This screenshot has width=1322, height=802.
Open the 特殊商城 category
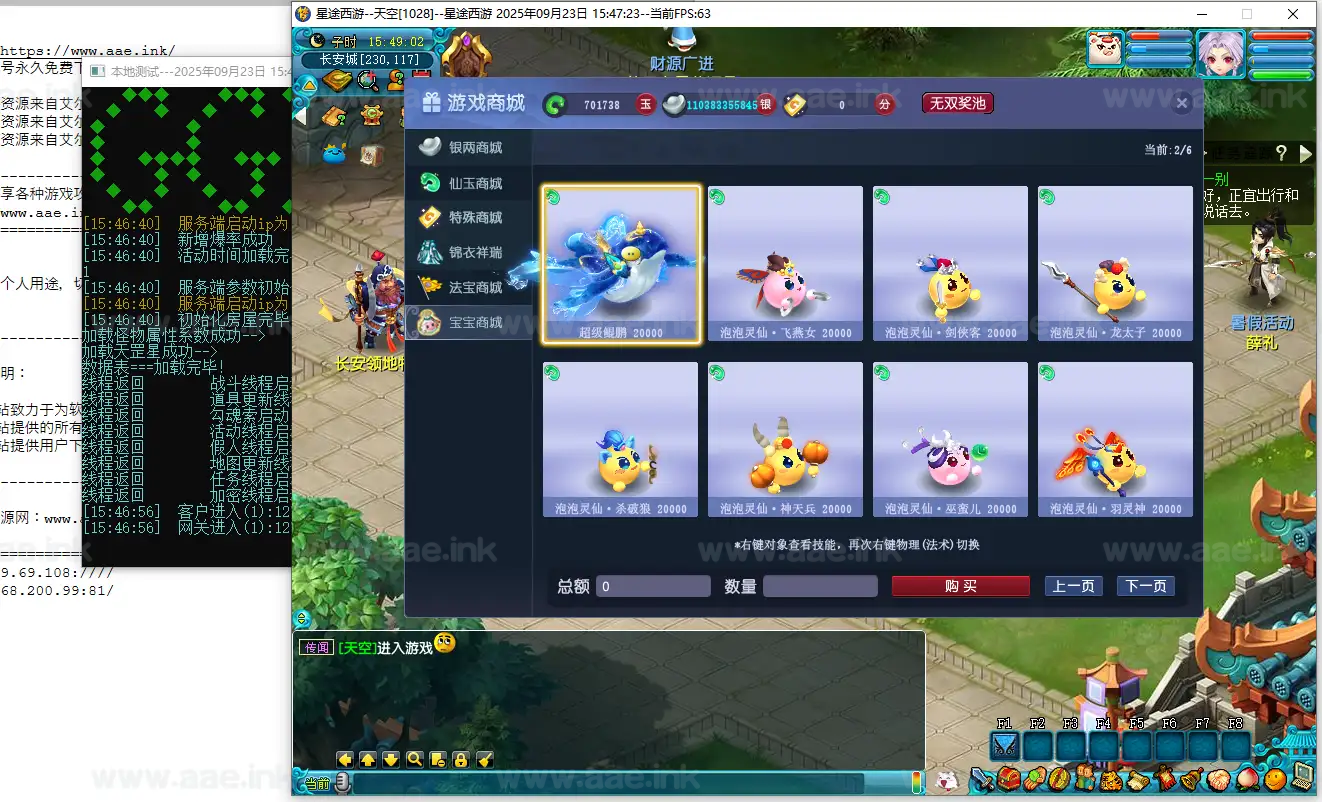pos(473,218)
